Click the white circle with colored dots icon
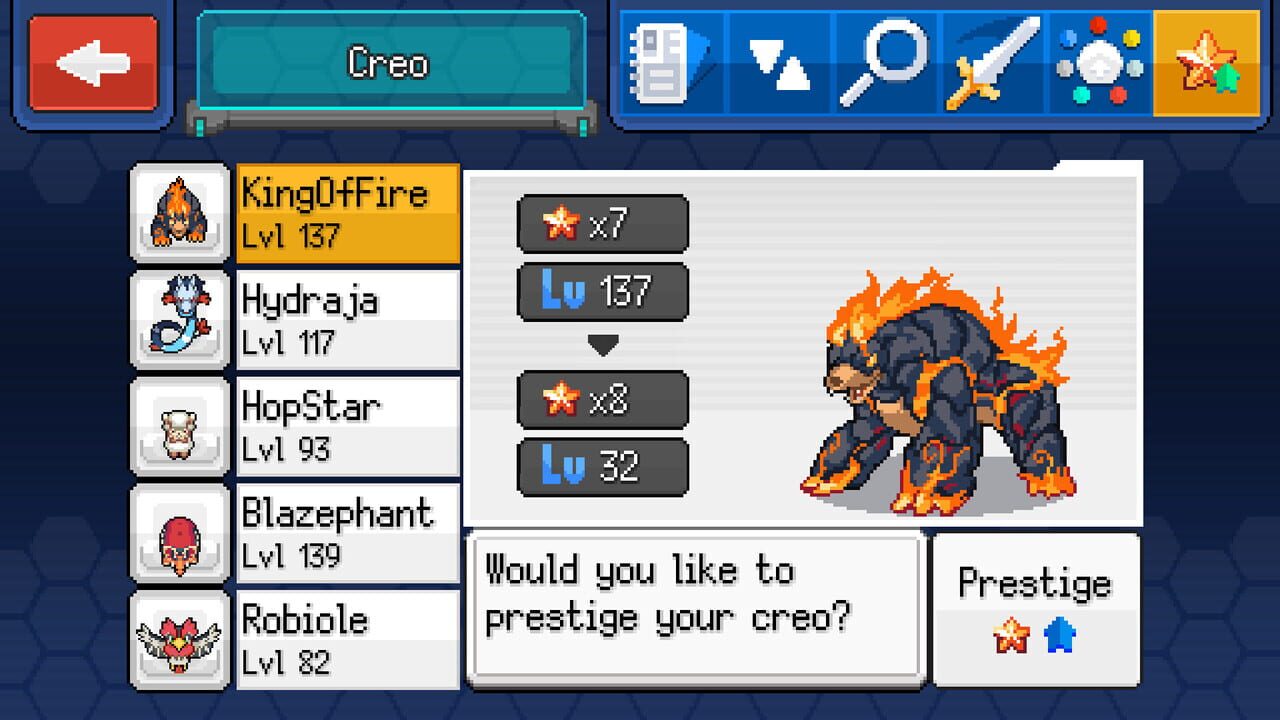 pos(1103,60)
